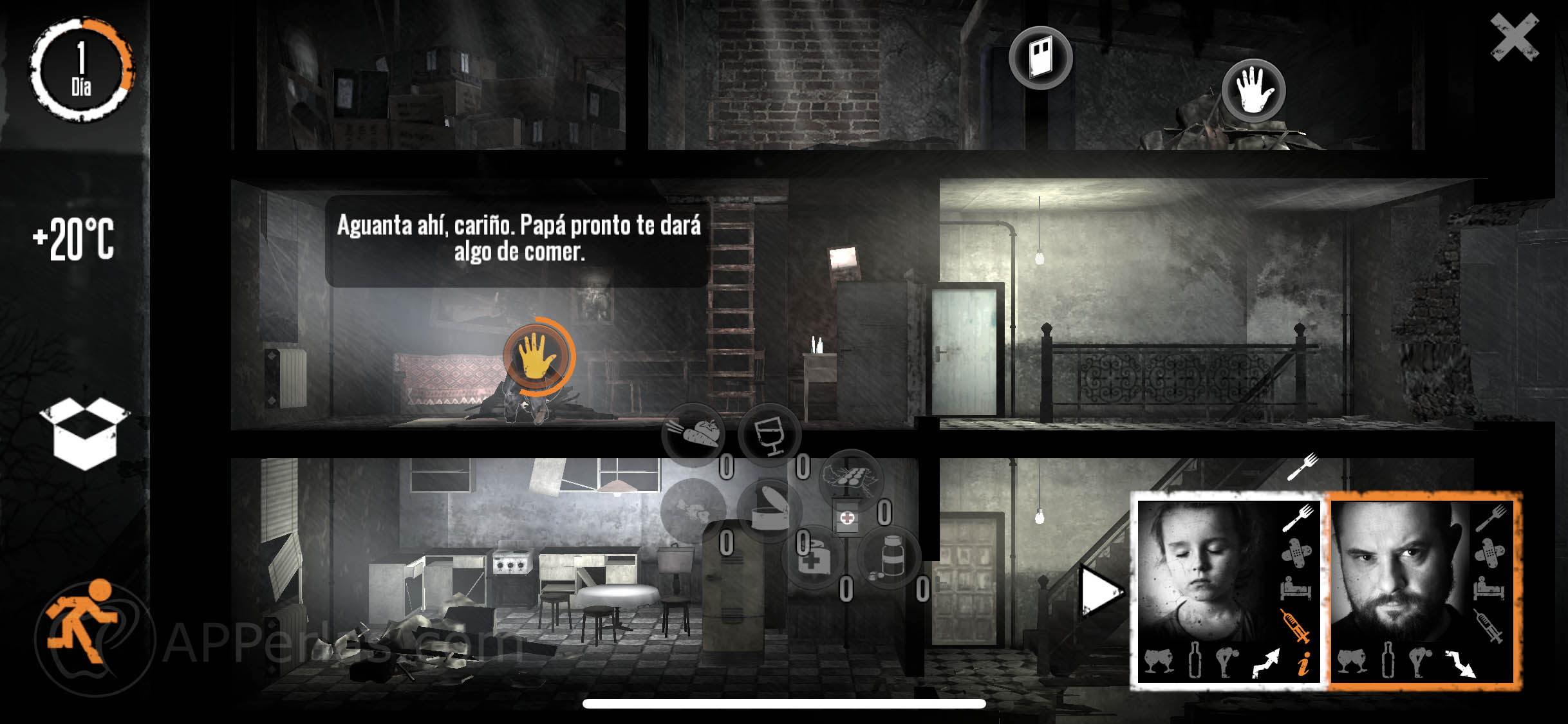
Task: Pick the raw meat item
Action: coord(693,510)
